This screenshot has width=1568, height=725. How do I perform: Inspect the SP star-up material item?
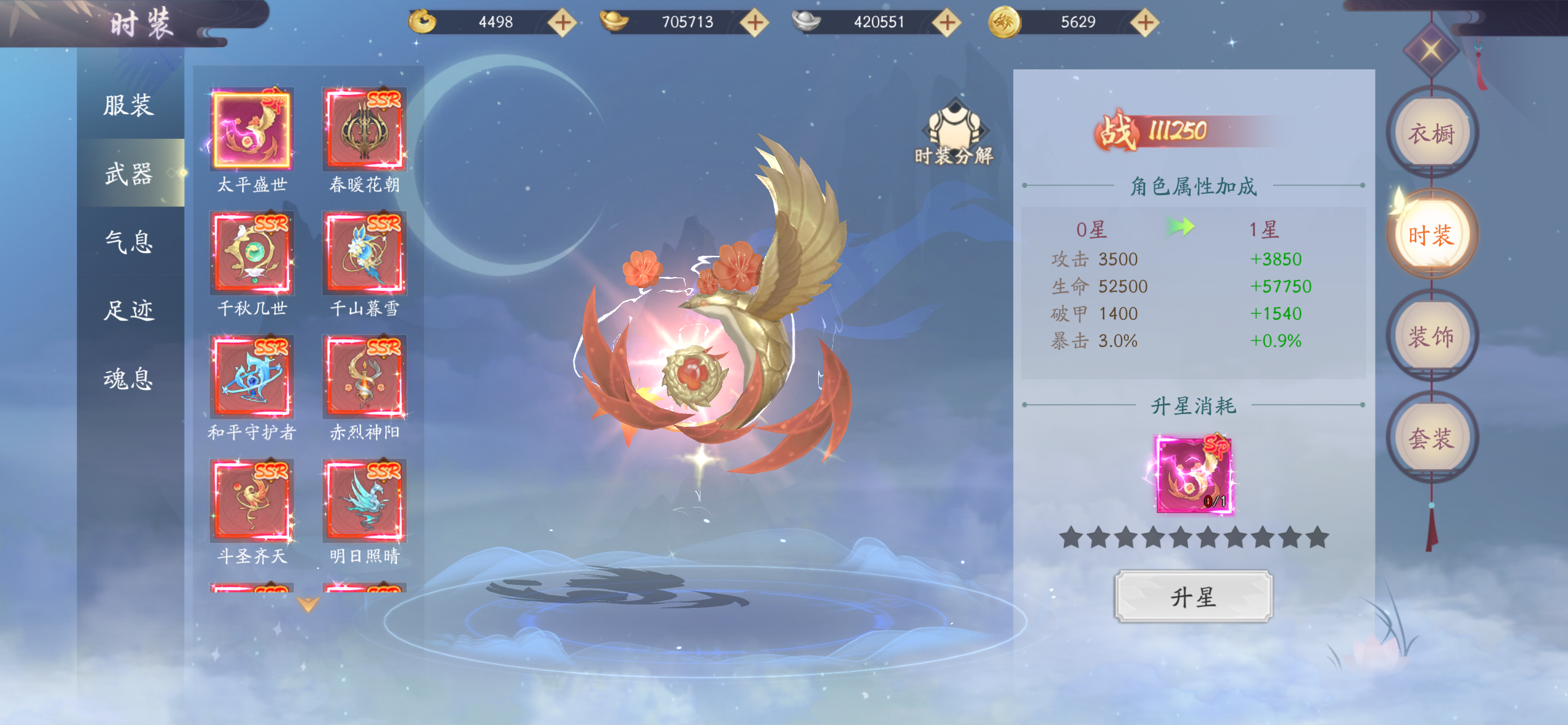[x=1193, y=475]
